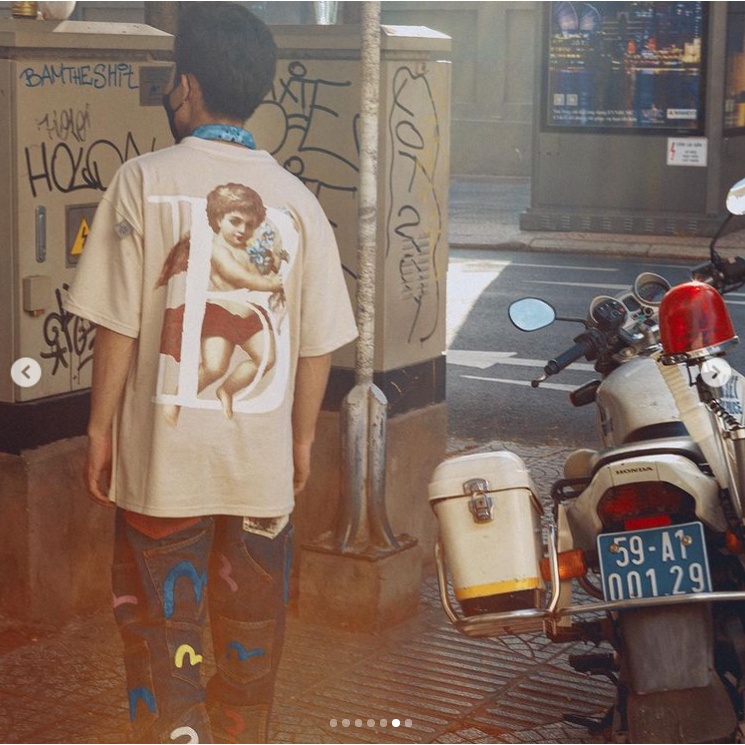Advance to the next carousel photo
745x745 pixels.
[716, 373]
